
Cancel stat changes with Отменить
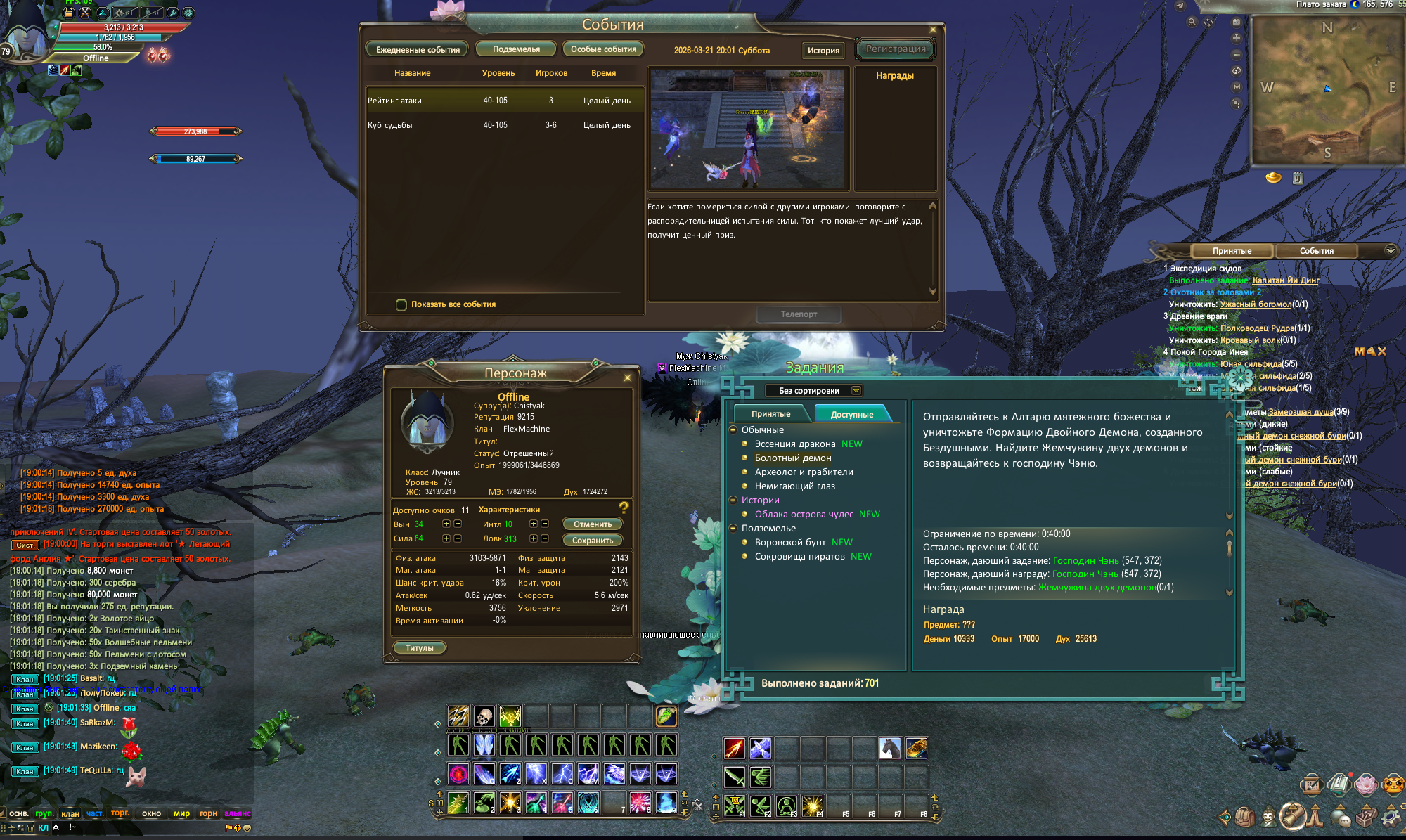click(592, 524)
